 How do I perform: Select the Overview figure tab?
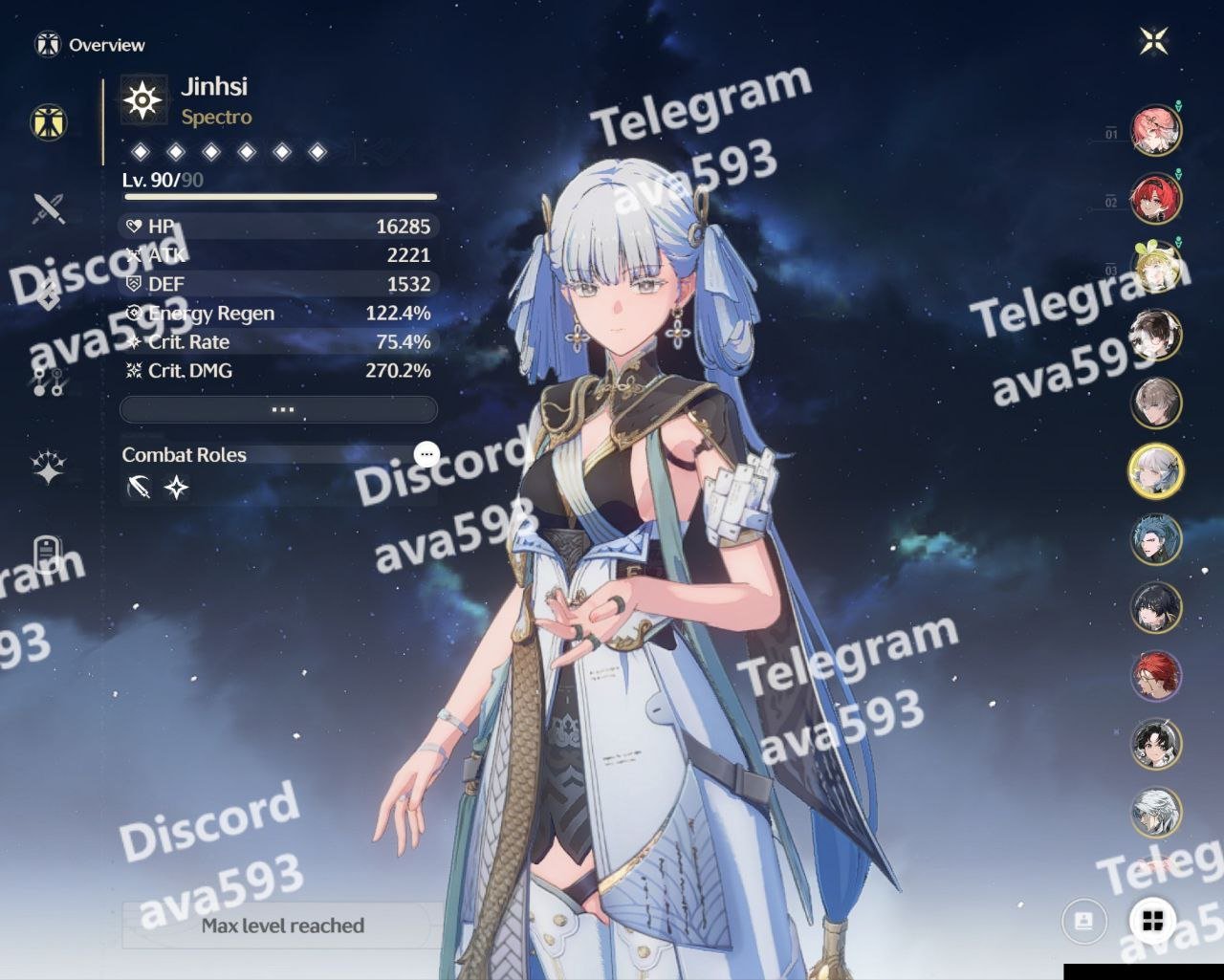pos(49,122)
